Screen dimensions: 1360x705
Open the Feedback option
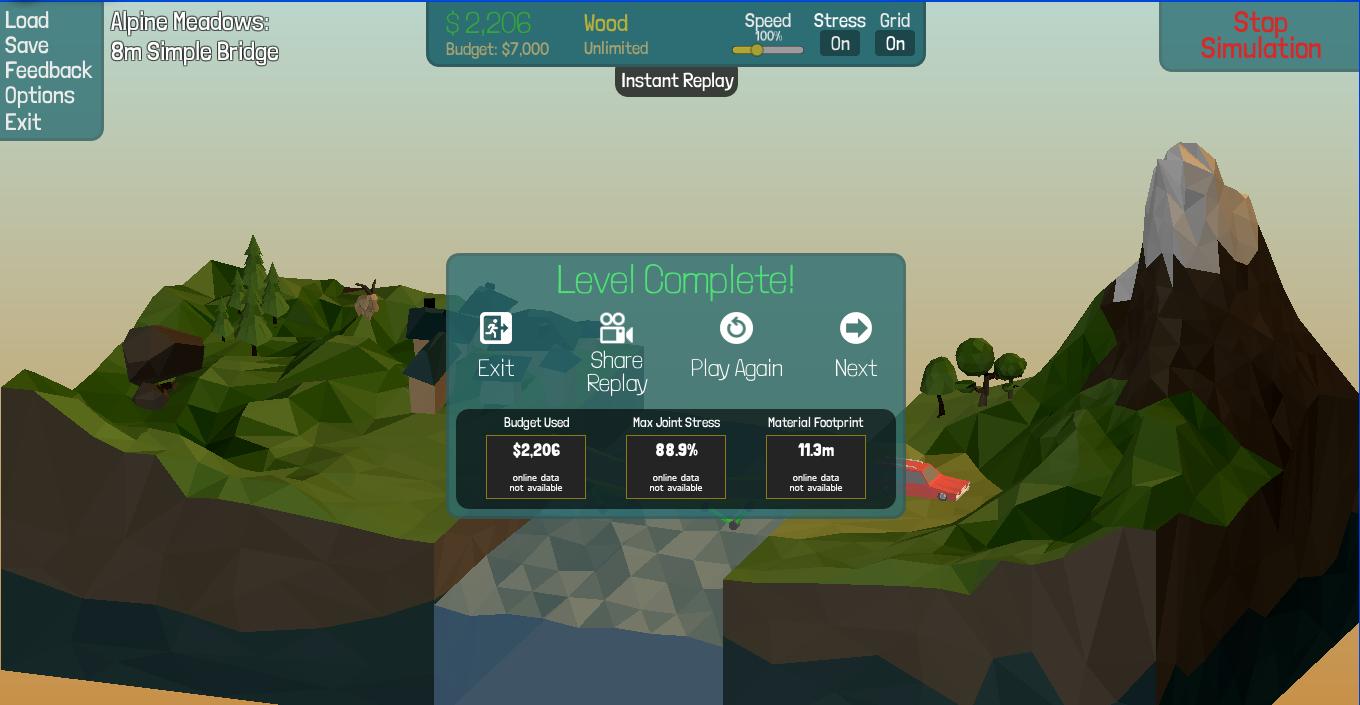(x=48, y=70)
